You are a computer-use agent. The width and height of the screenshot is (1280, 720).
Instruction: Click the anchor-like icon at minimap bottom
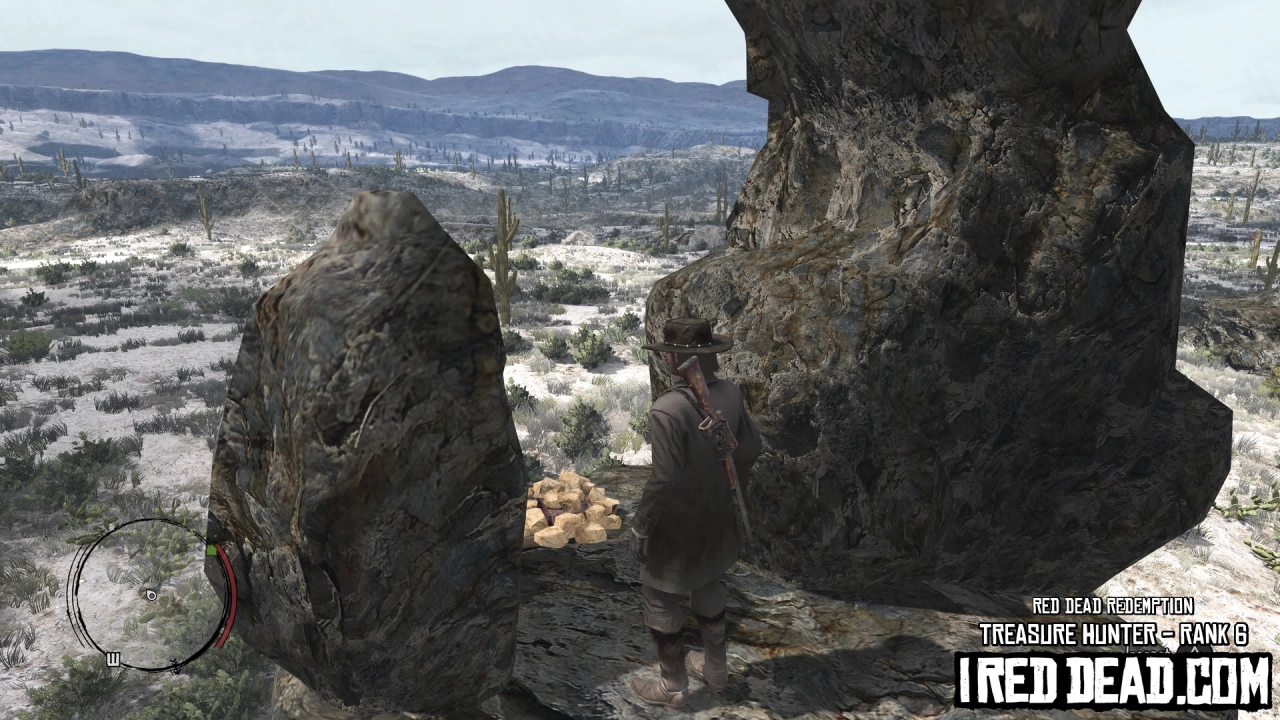175,666
